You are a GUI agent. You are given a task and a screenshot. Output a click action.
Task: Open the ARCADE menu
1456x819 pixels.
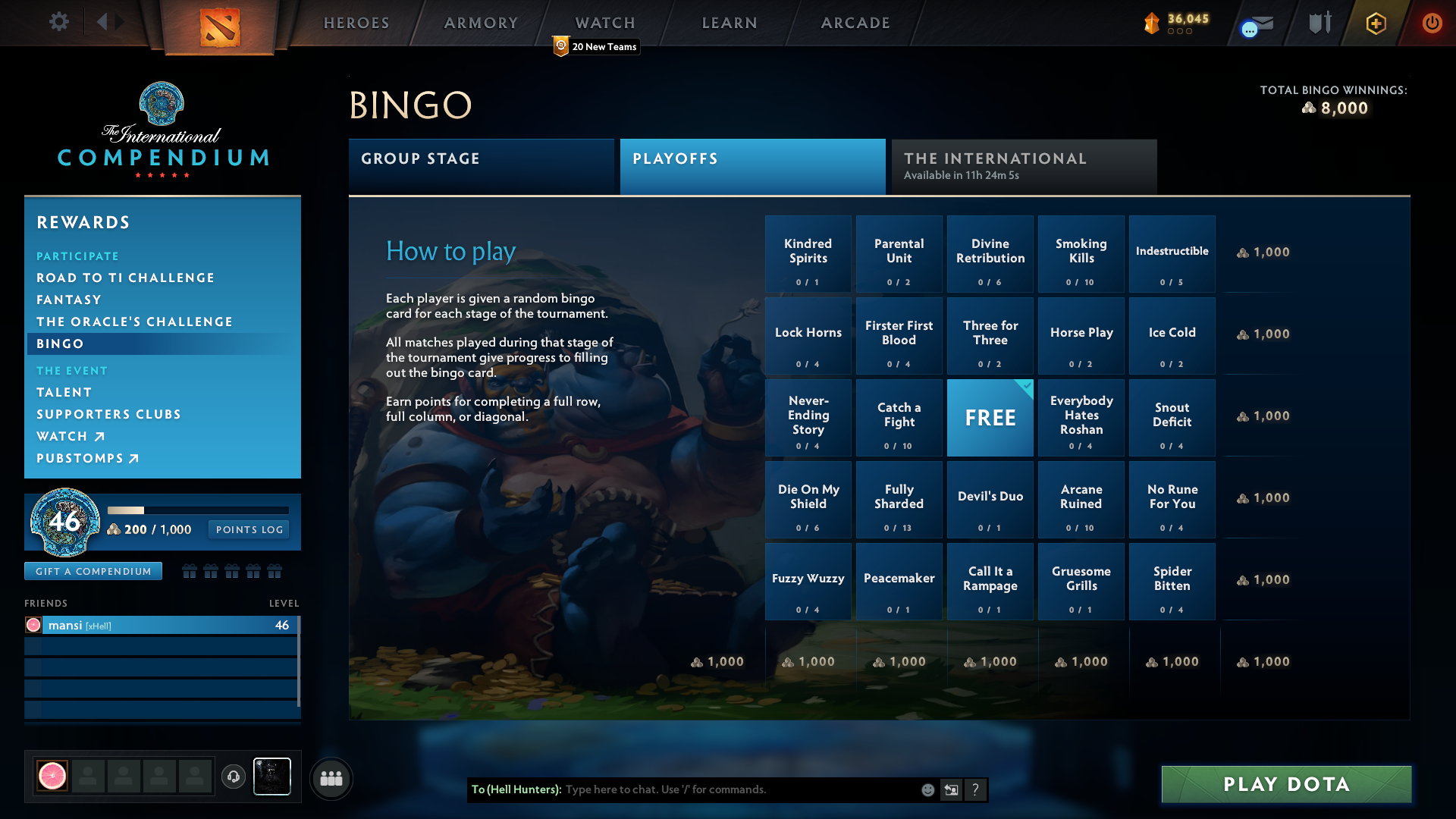(854, 23)
